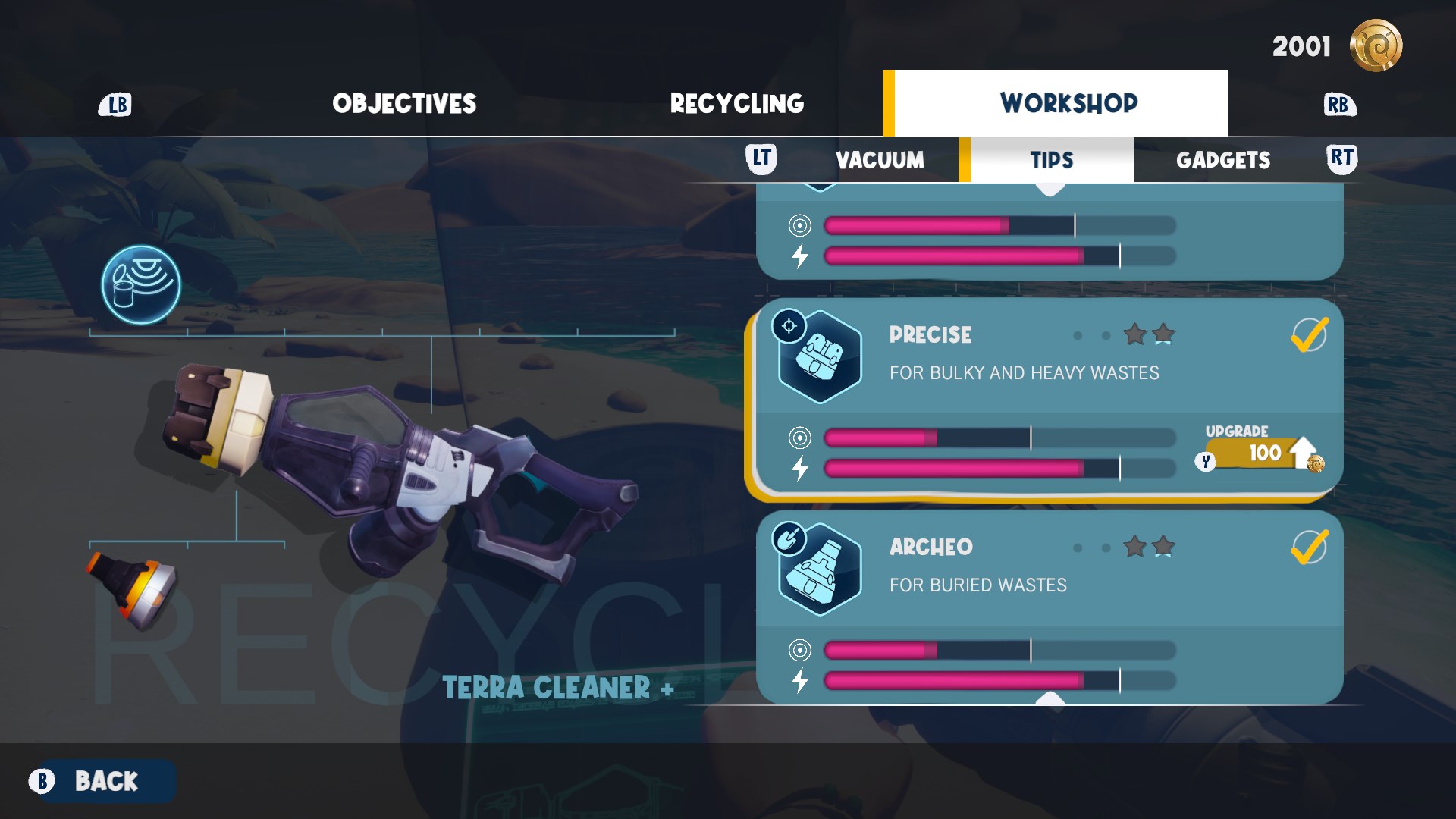Switch to the Objectives tab
This screenshot has width=1456, height=819.
pos(404,104)
